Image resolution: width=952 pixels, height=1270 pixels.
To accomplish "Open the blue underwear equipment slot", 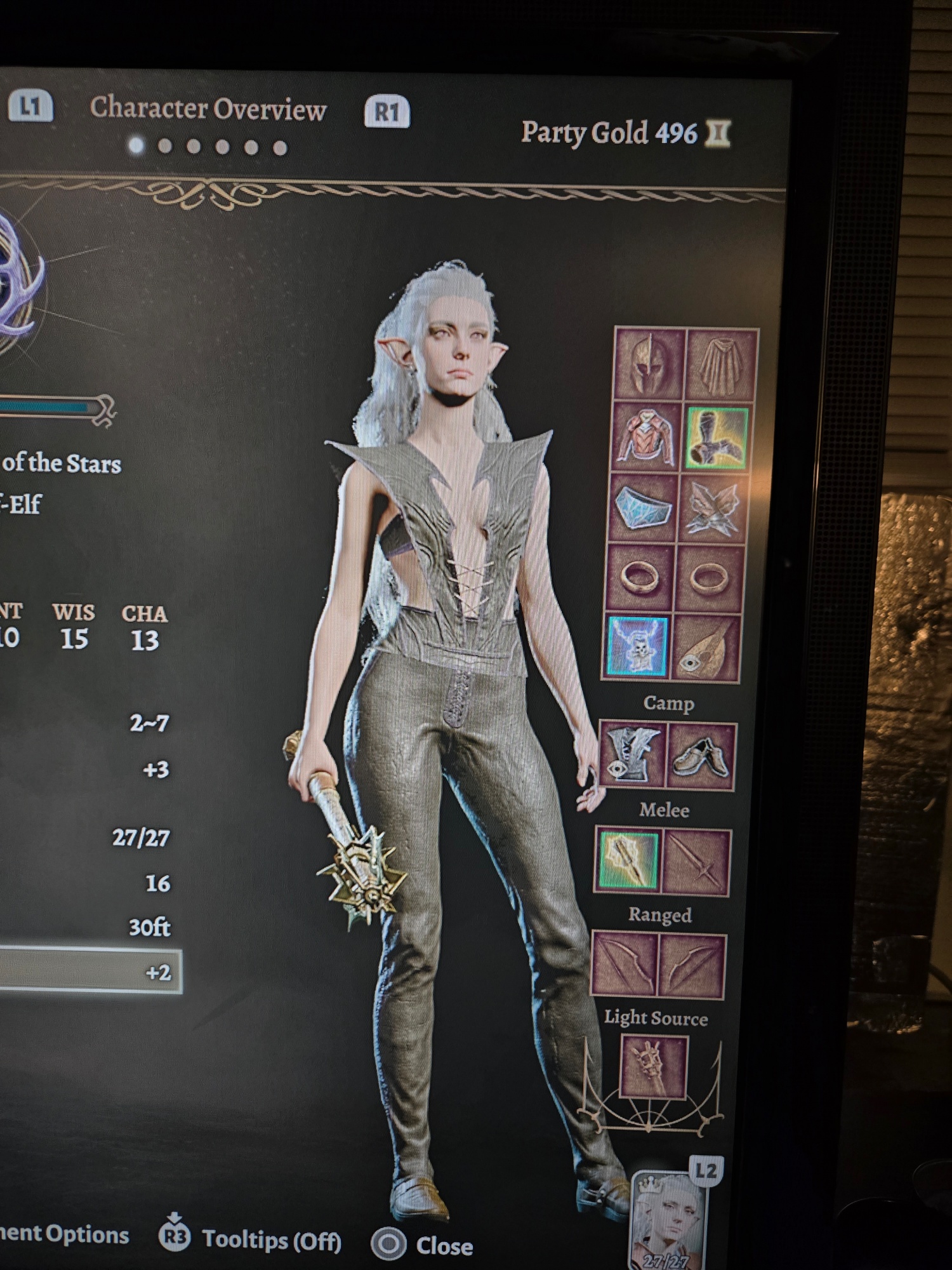I will pos(642,507).
